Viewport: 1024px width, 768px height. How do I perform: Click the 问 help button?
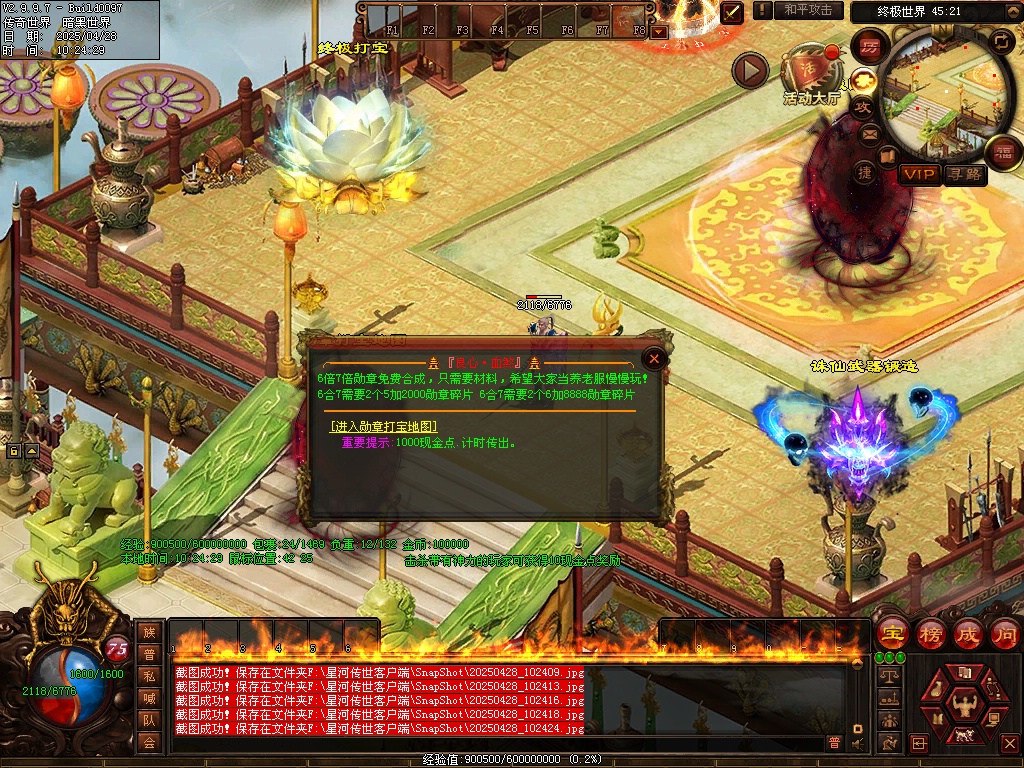[1004, 633]
